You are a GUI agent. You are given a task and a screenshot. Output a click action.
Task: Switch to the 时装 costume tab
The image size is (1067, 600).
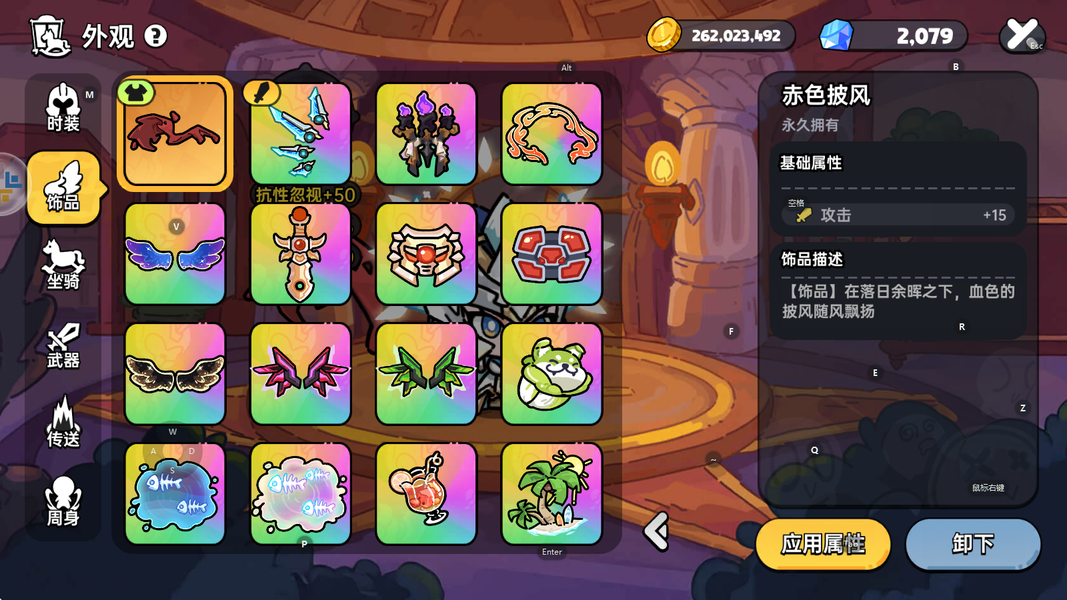tap(63, 108)
